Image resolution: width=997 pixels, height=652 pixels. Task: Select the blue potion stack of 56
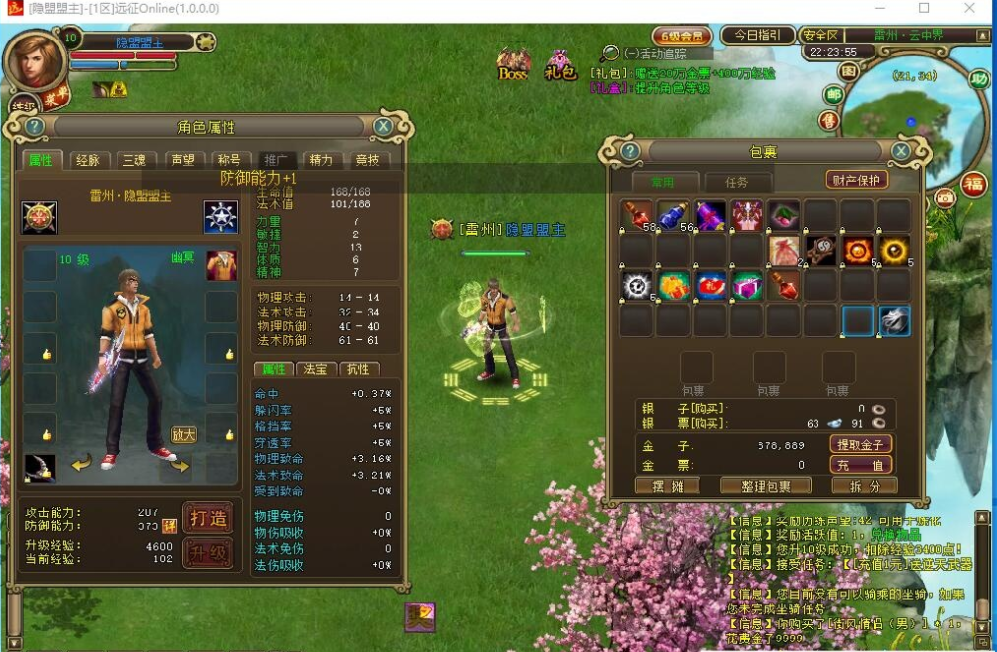pyautogui.click(x=674, y=215)
